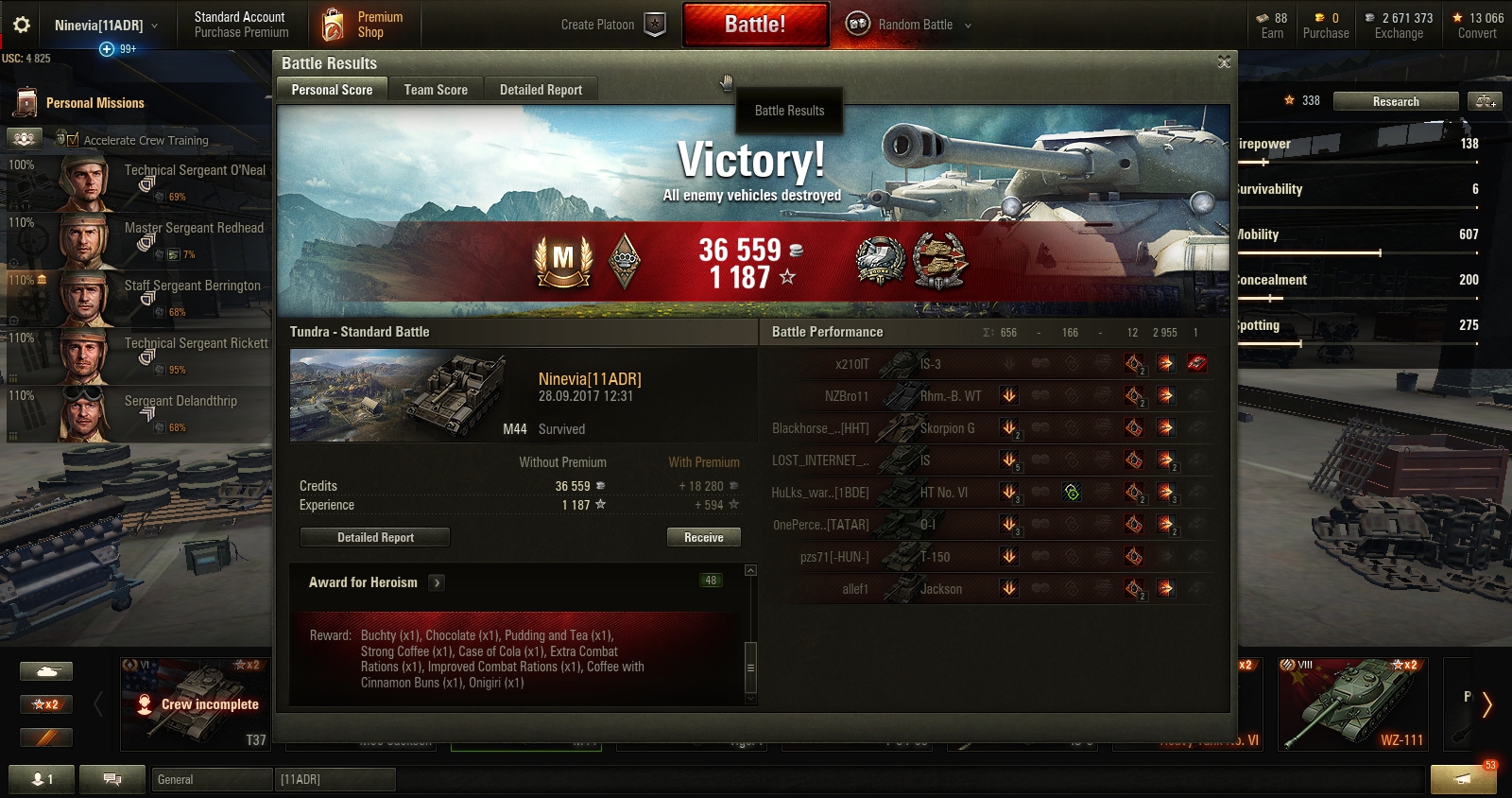1512x798 pixels.
Task: Expand the Award for Heroism entry
Action: coord(437,582)
